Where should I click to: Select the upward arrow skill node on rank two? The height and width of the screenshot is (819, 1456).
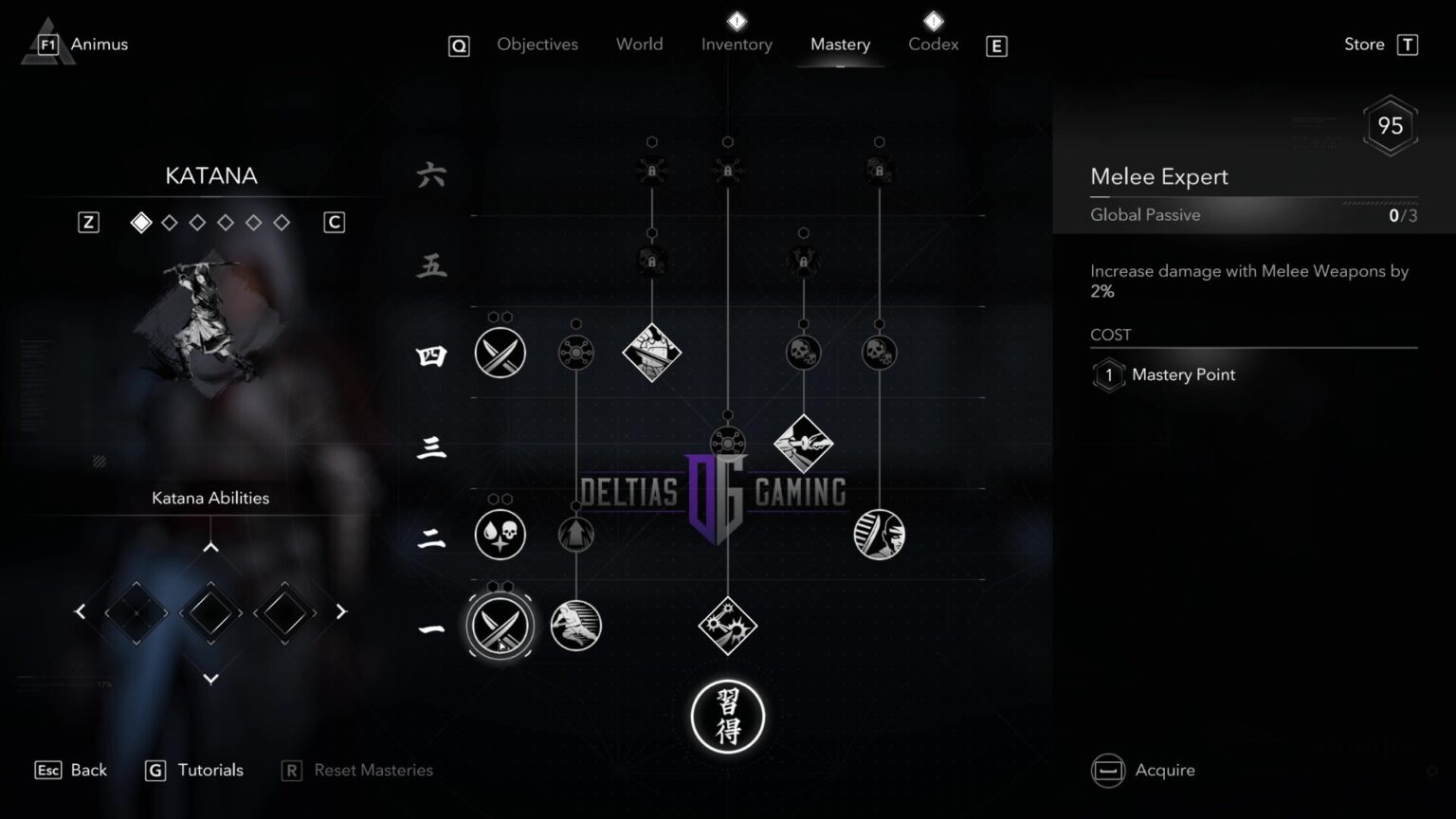pos(575,534)
